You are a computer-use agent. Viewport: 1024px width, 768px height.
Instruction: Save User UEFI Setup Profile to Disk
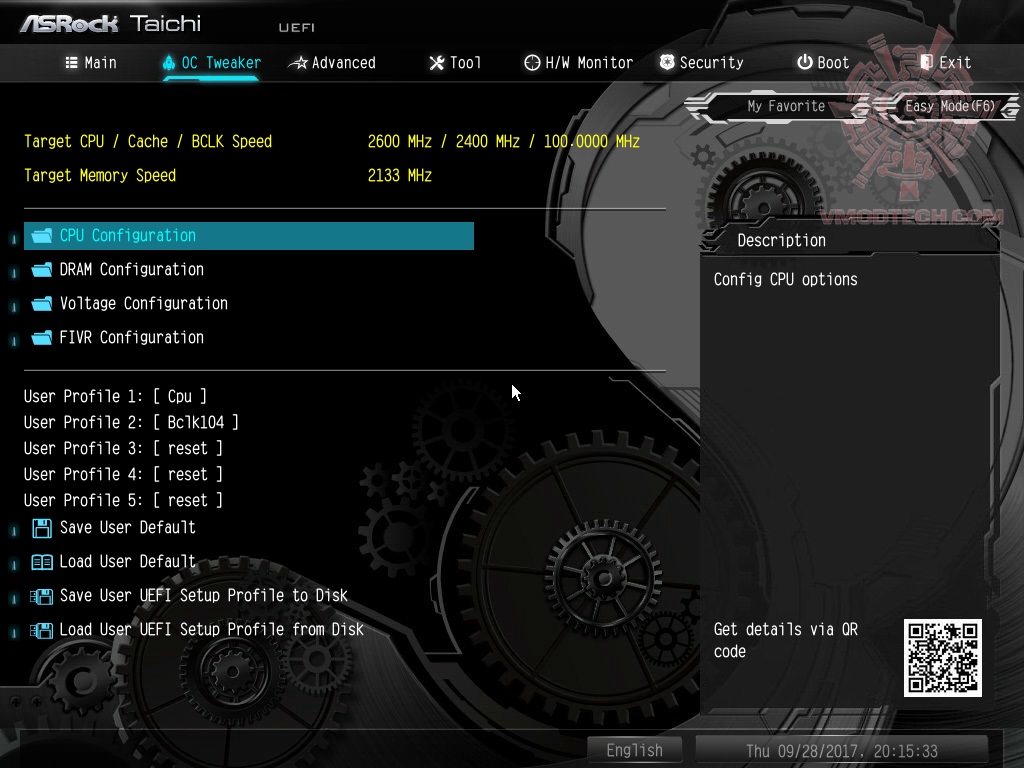[203, 596]
